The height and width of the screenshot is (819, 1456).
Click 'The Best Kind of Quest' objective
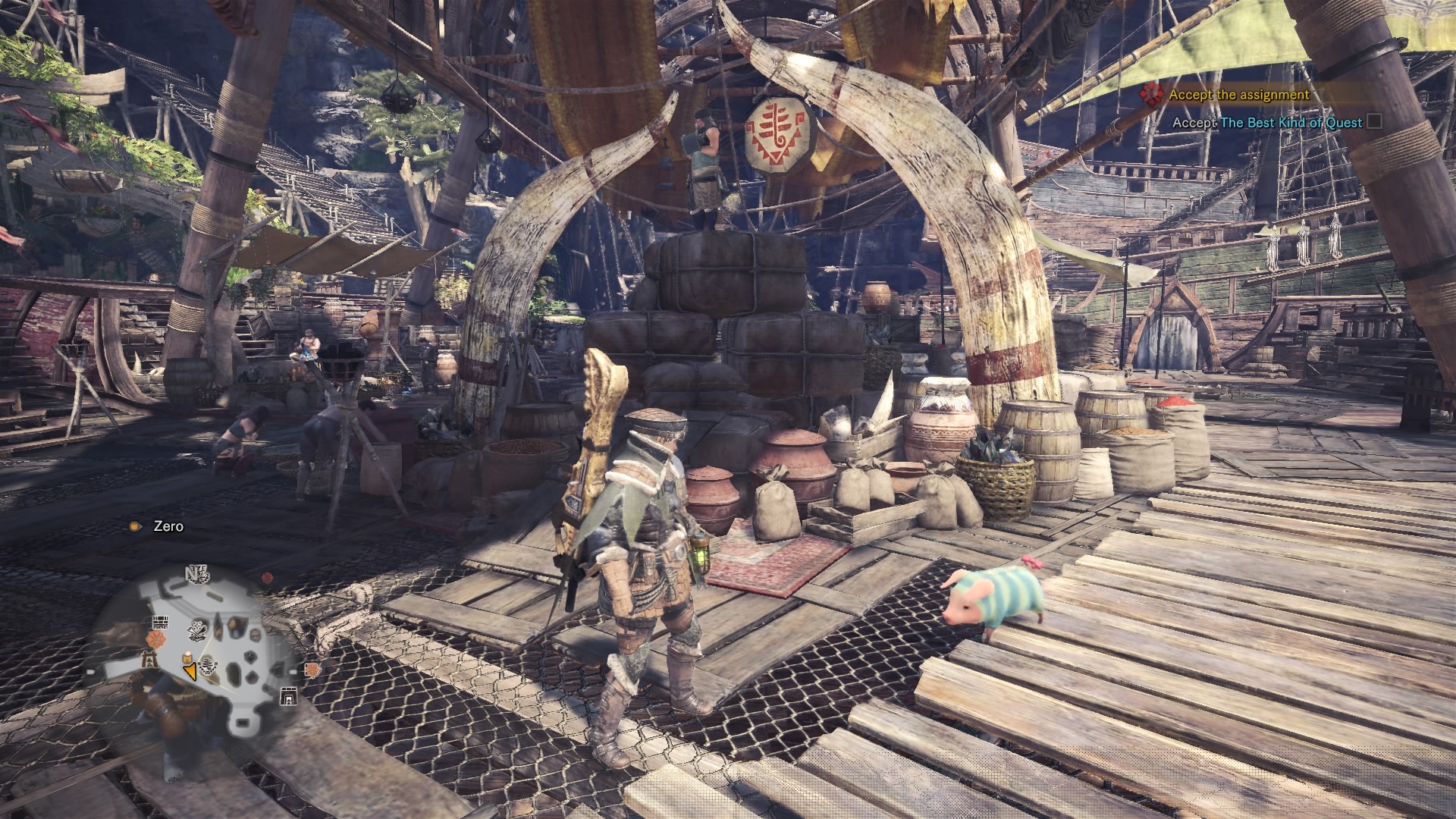tap(1291, 122)
